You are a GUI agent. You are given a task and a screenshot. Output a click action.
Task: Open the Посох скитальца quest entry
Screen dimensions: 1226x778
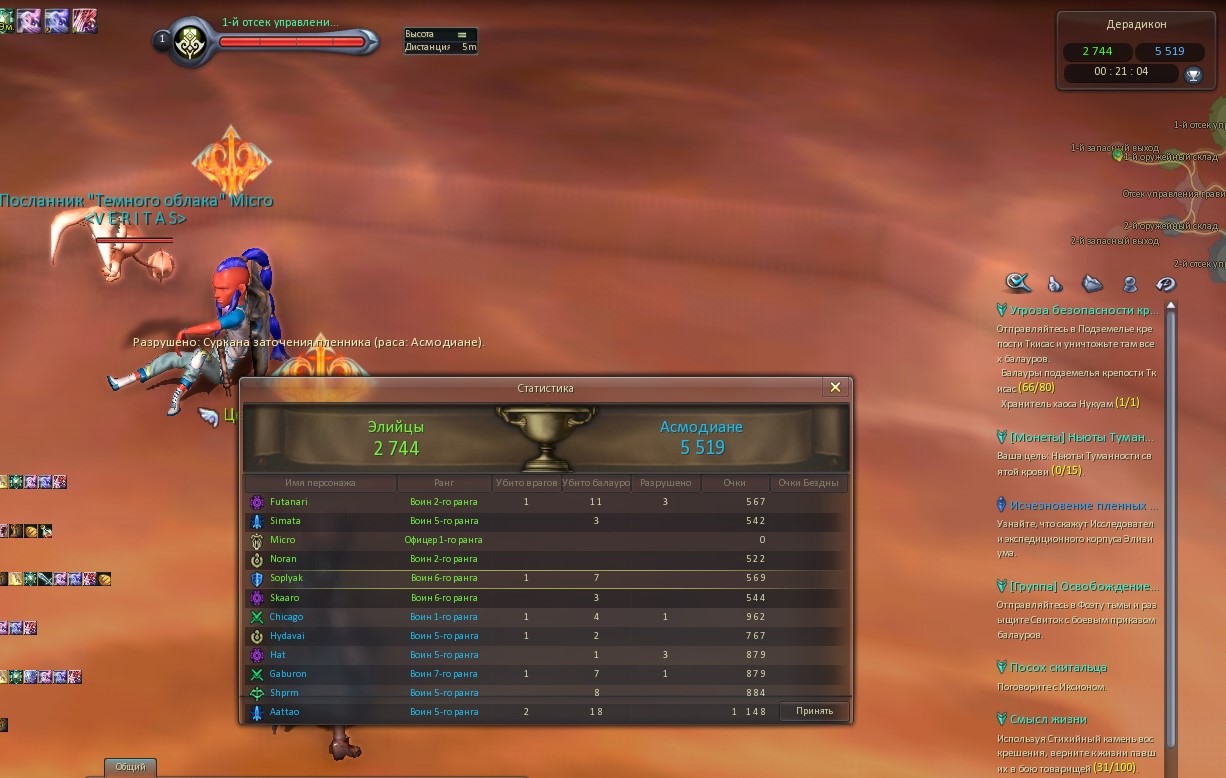[x=1058, y=667]
